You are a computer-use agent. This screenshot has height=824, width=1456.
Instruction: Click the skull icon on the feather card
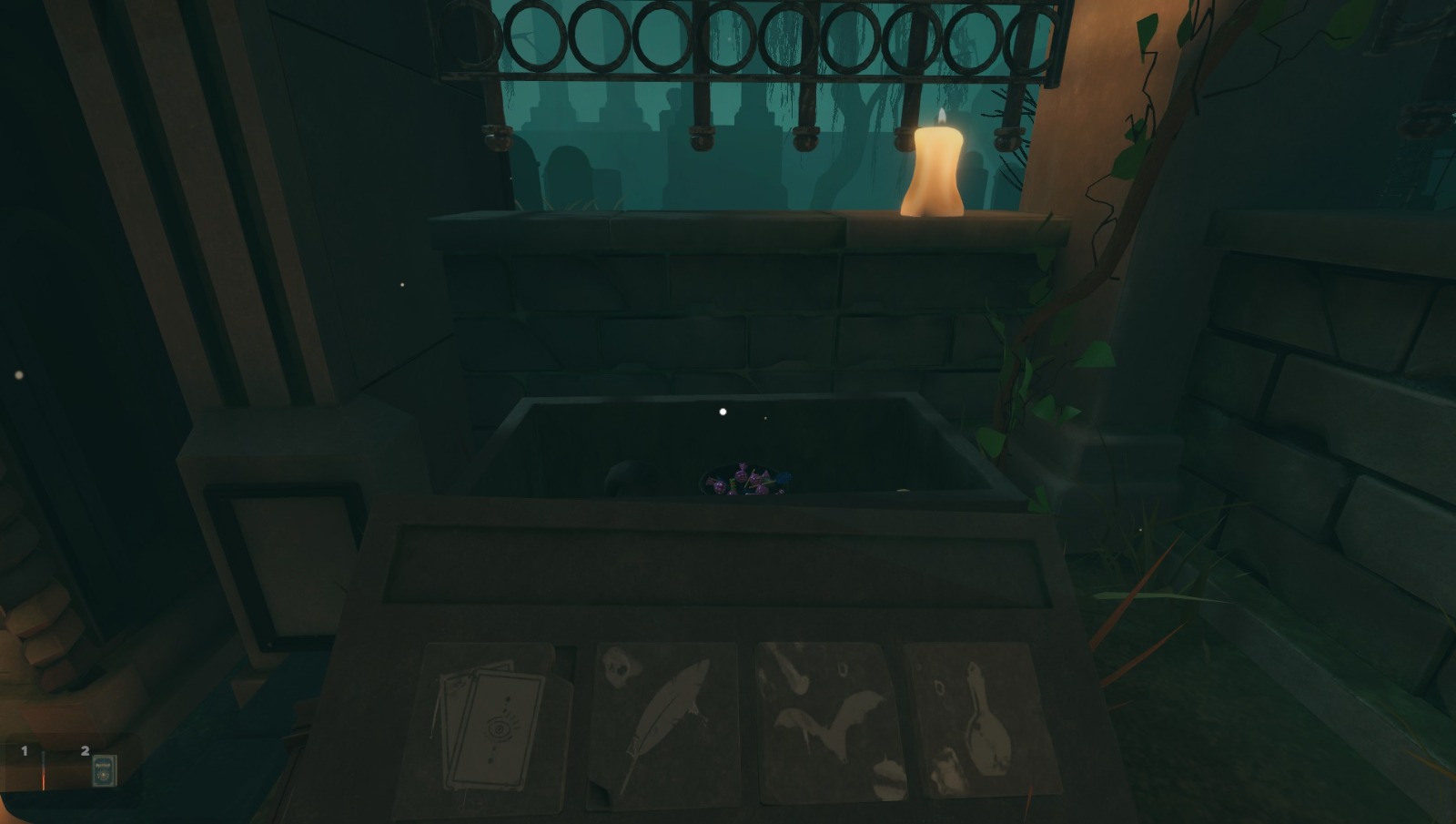(621, 669)
